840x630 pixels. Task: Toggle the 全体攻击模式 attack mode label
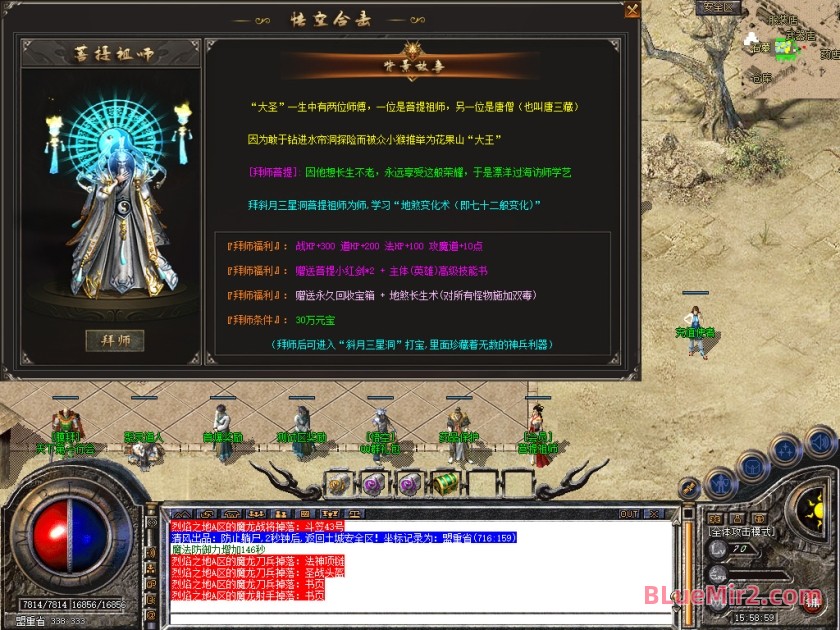[x=741, y=532]
